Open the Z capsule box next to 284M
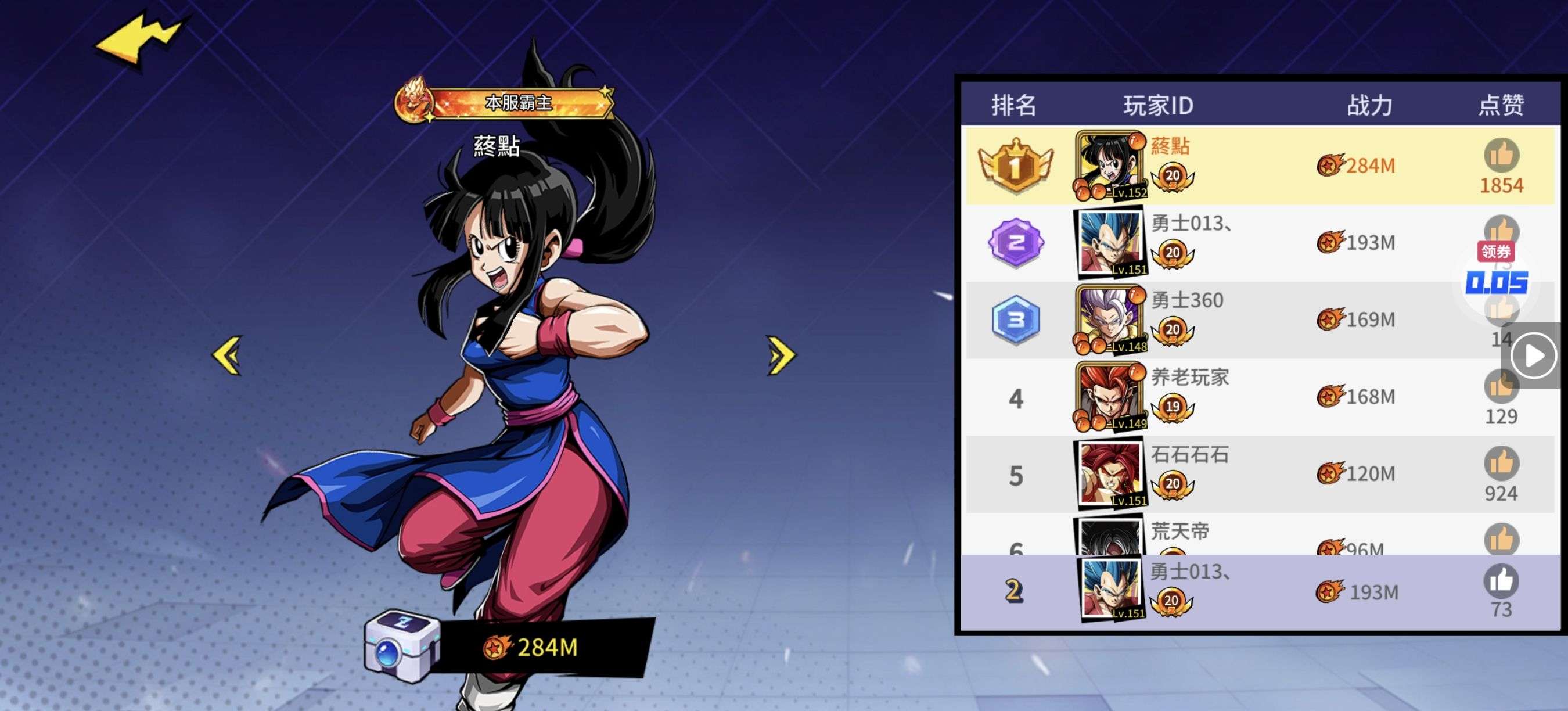1568x711 pixels. 401,647
